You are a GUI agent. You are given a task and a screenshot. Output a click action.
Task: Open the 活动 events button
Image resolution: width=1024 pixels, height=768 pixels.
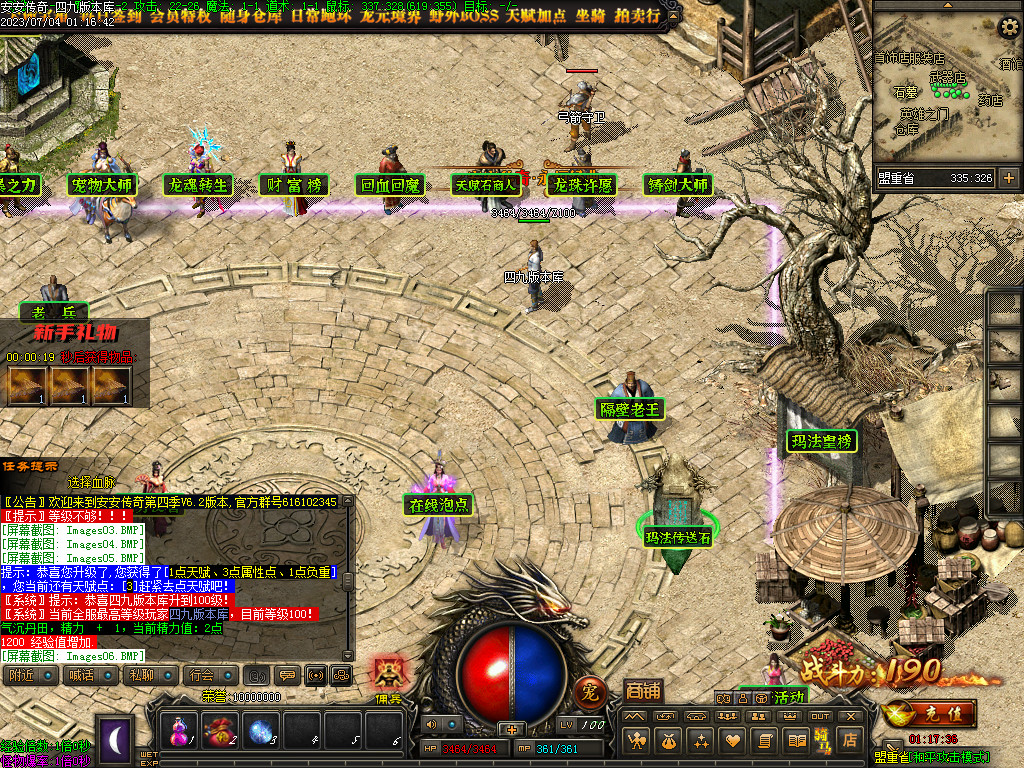click(x=790, y=696)
